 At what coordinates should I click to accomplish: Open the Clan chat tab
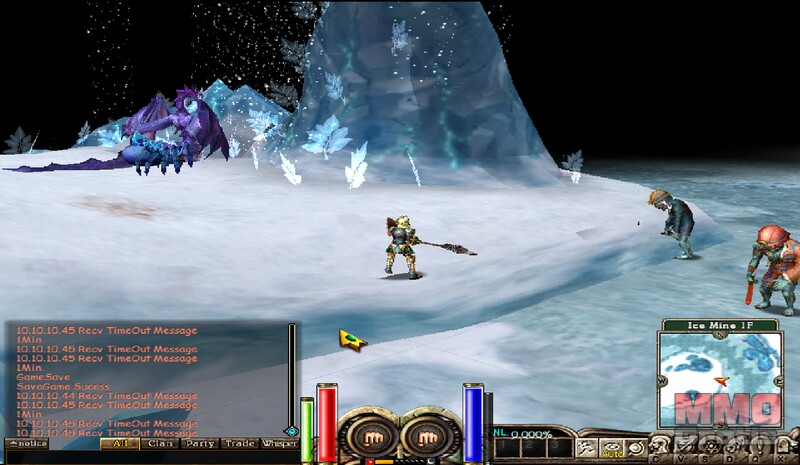pos(159,443)
